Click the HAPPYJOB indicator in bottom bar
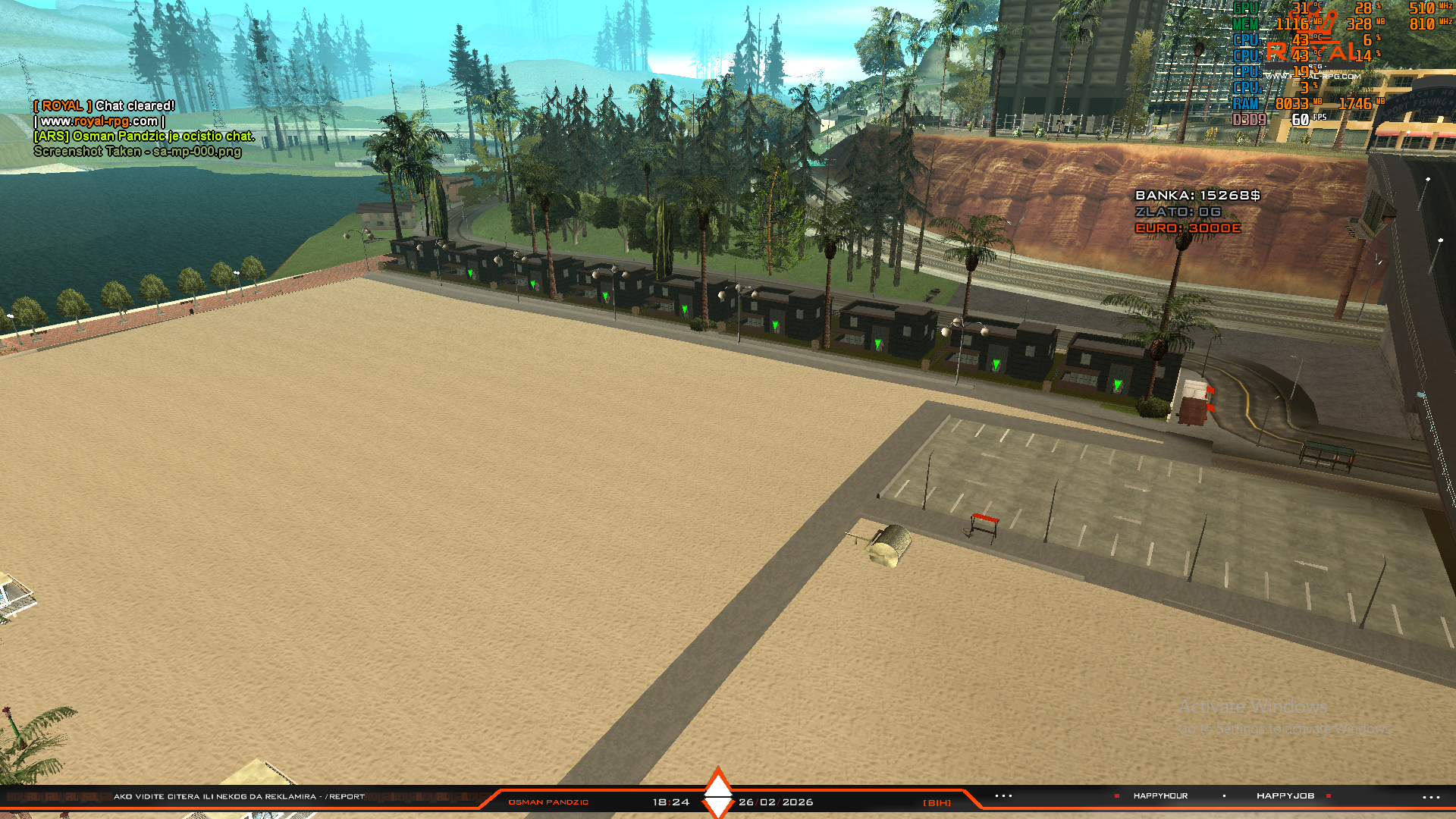 click(1285, 796)
